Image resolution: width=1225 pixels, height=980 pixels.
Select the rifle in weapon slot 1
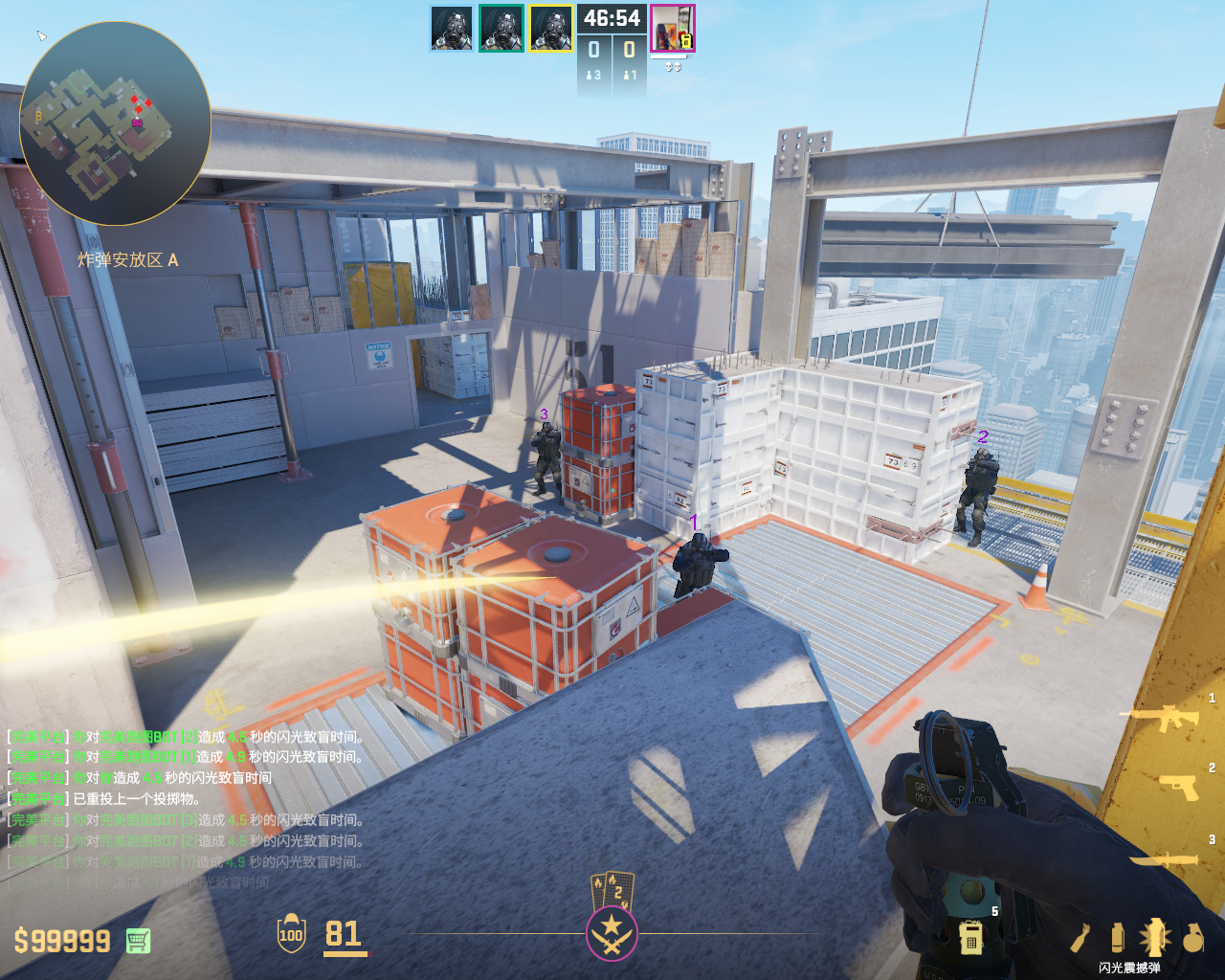pyautogui.click(x=1165, y=717)
